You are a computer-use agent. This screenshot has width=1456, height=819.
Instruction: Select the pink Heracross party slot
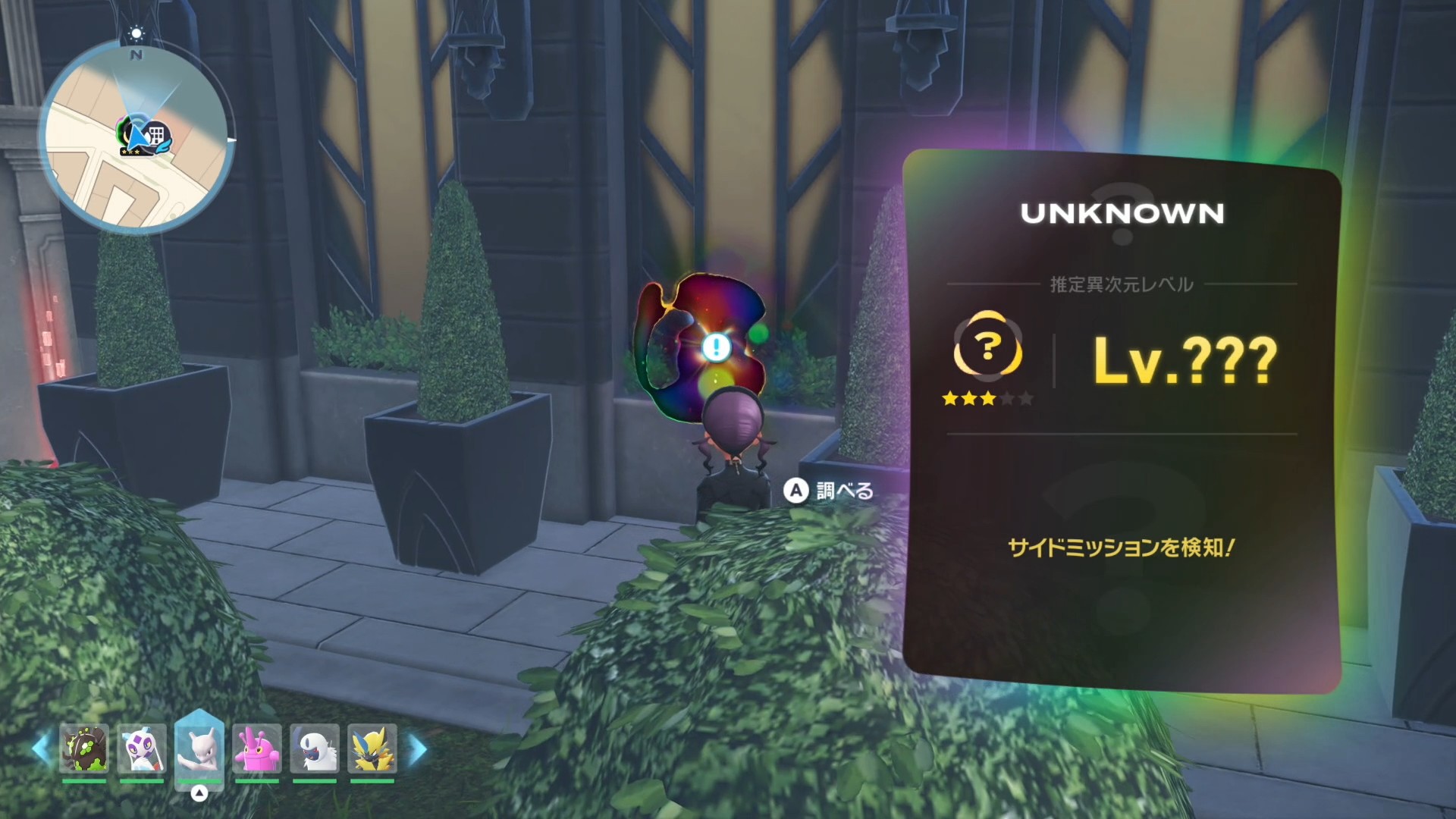pos(257,748)
